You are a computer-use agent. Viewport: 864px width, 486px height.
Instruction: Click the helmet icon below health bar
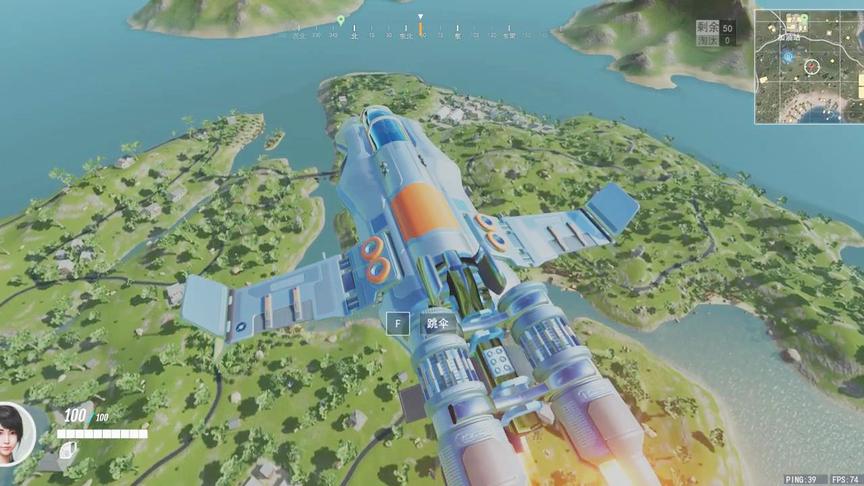(66, 451)
